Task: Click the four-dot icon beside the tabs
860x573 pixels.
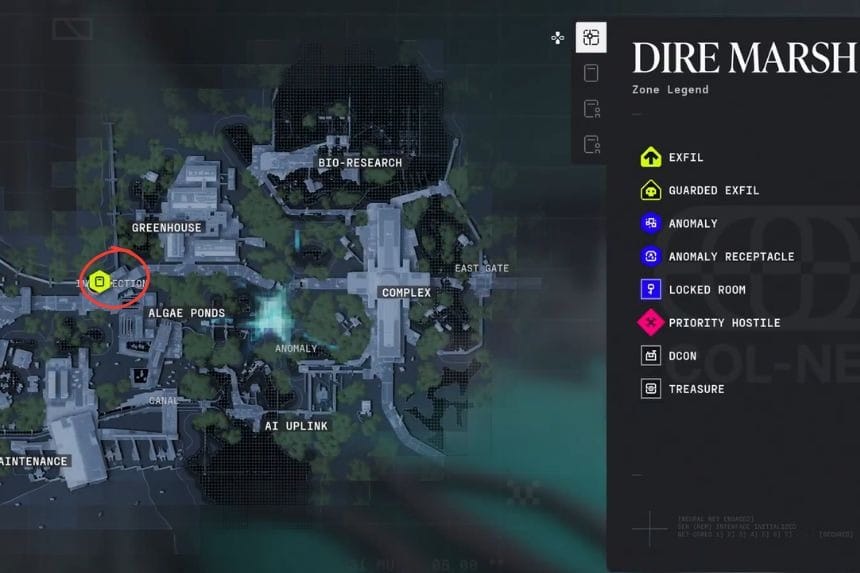Action: tap(558, 38)
